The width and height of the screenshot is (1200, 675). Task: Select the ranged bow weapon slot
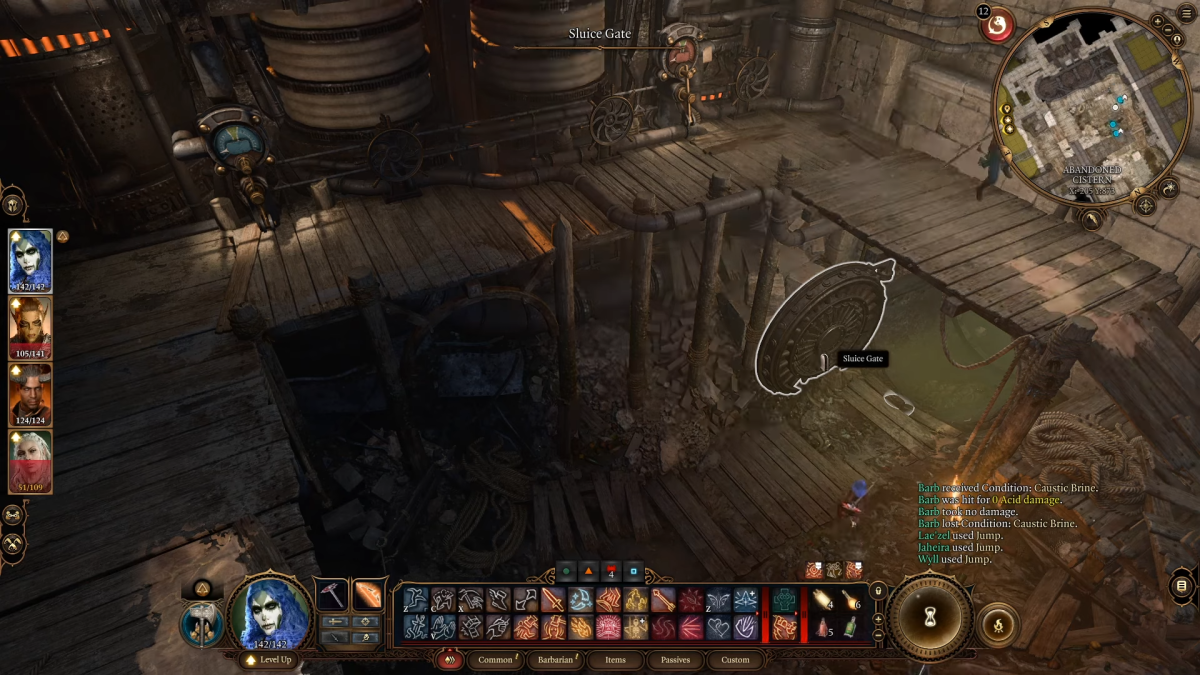tap(367, 593)
